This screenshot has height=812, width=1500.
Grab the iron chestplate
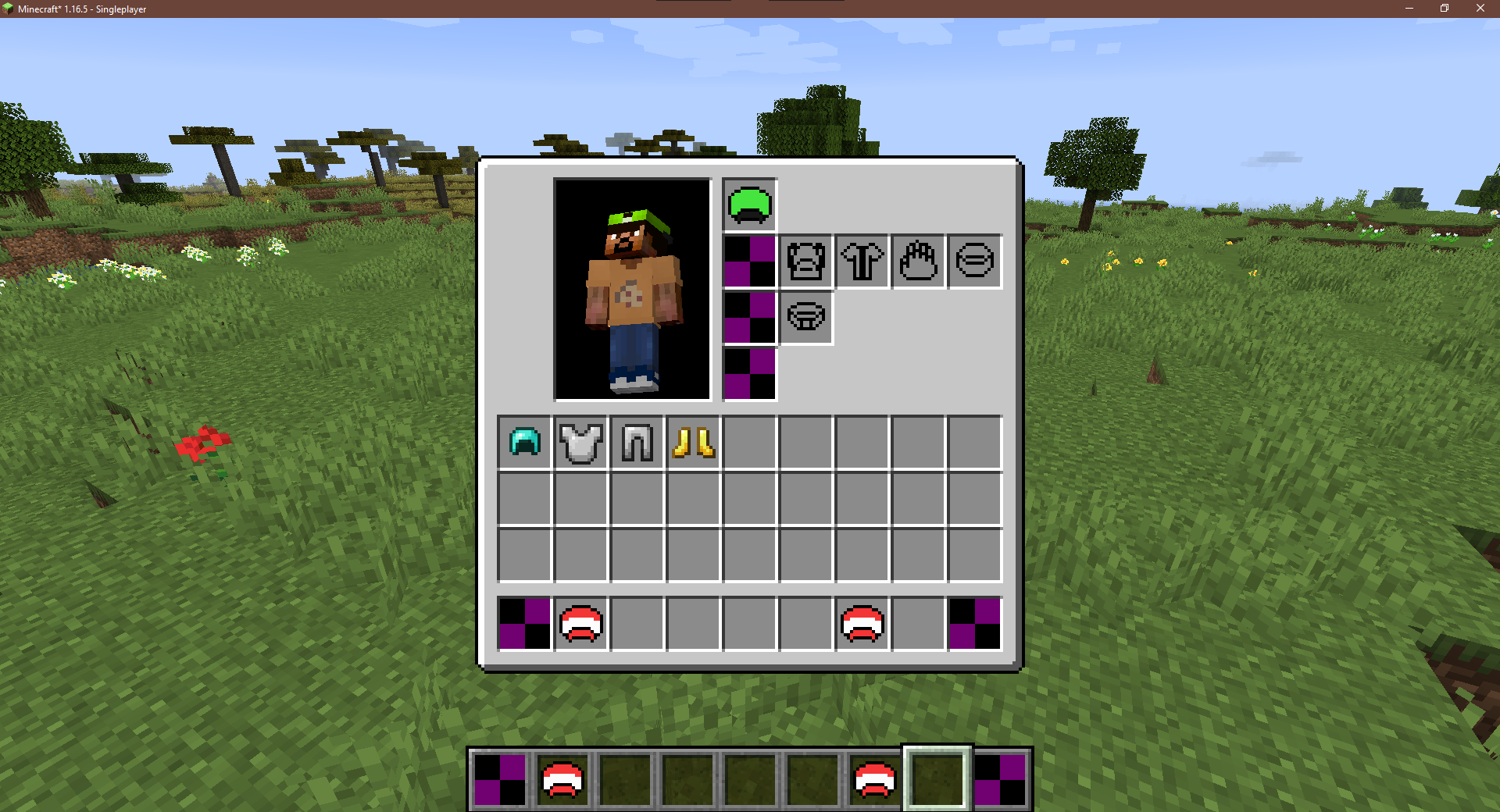tap(580, 443)
